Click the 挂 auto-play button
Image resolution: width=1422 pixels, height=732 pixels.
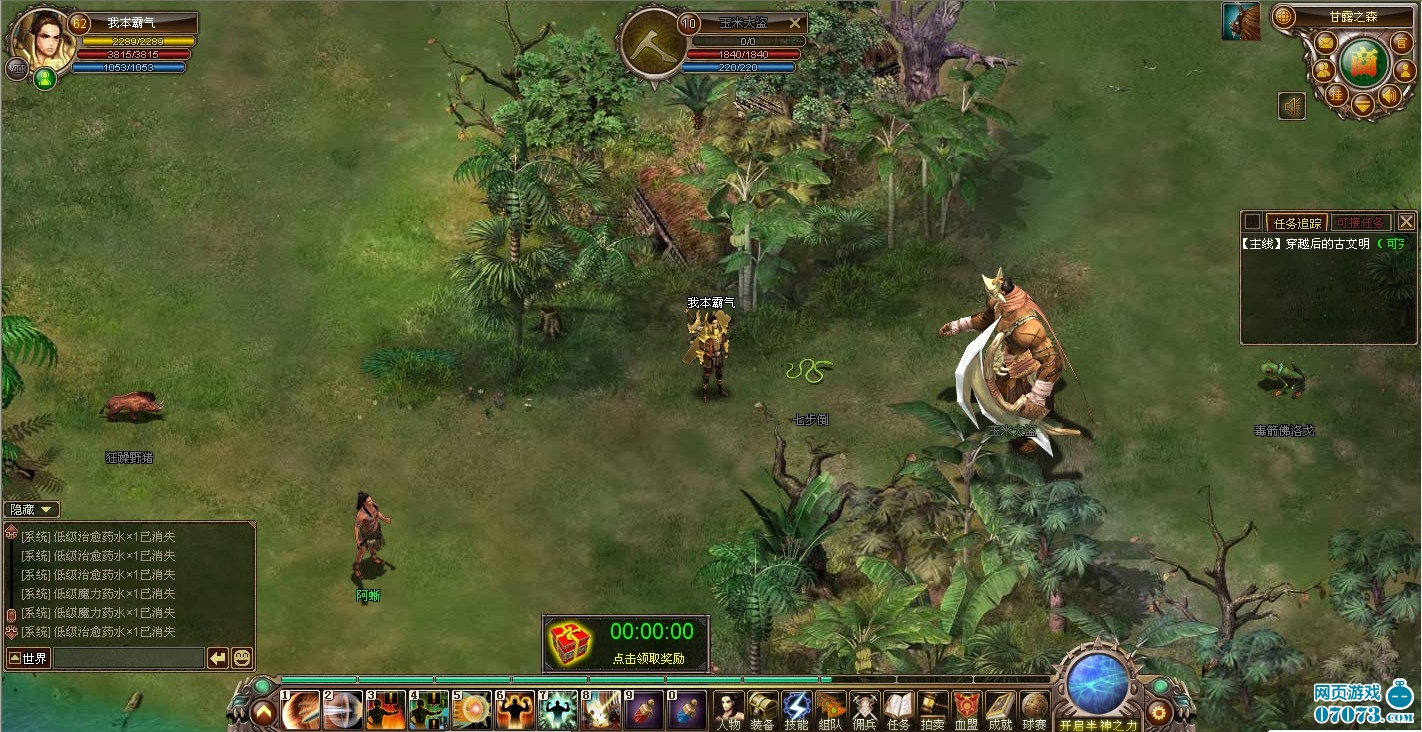tap(1336, 94)
